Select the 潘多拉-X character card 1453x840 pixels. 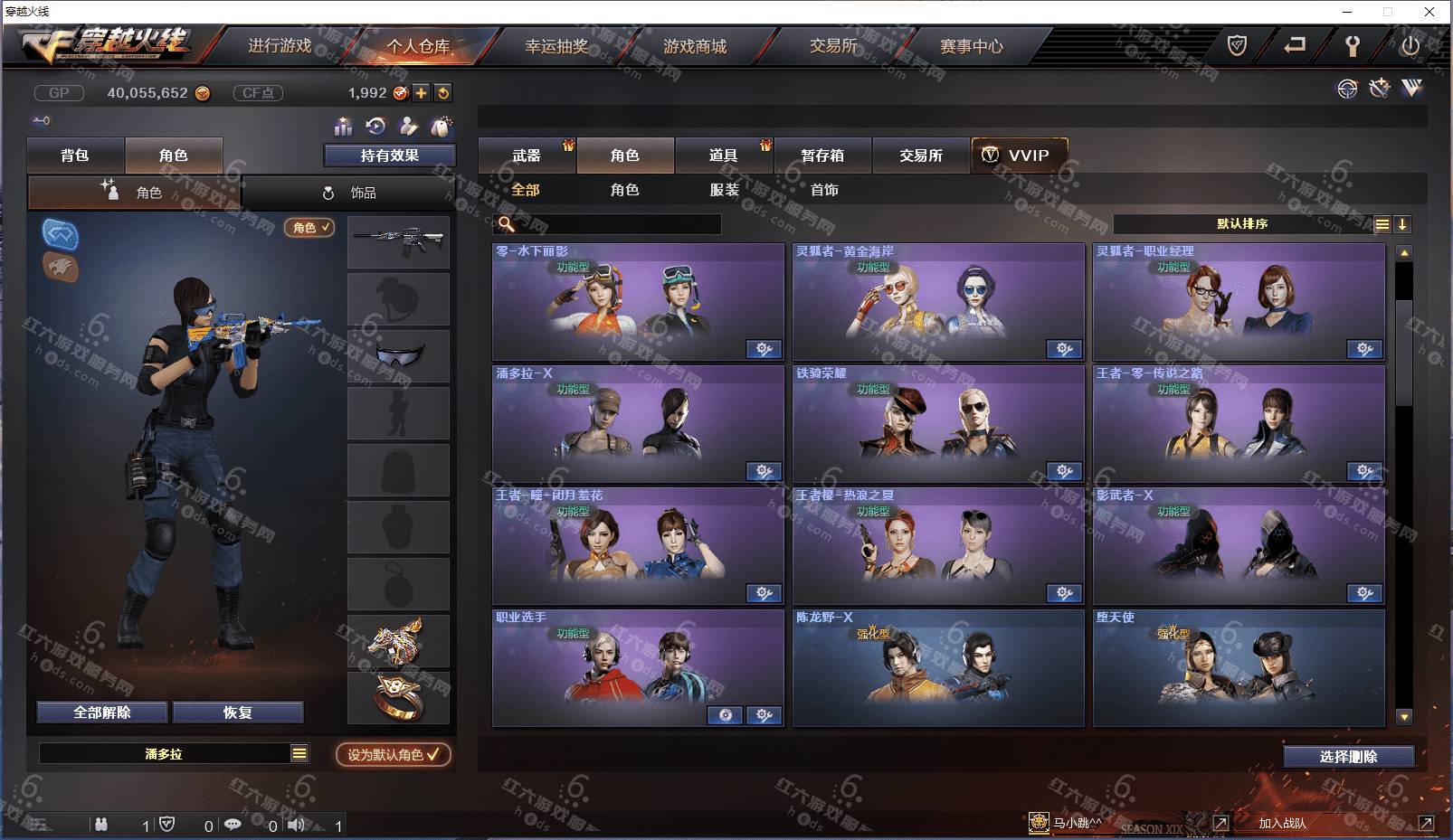click(x=638, y=423)
